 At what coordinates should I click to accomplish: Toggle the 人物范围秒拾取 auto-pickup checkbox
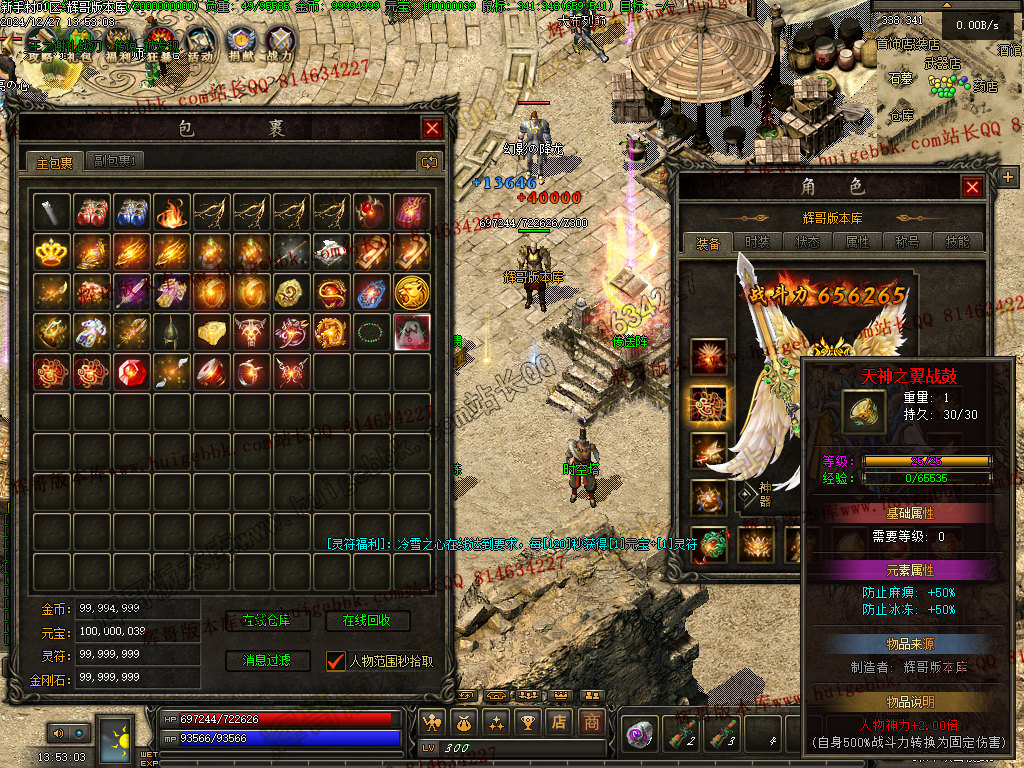coord(336,661)
